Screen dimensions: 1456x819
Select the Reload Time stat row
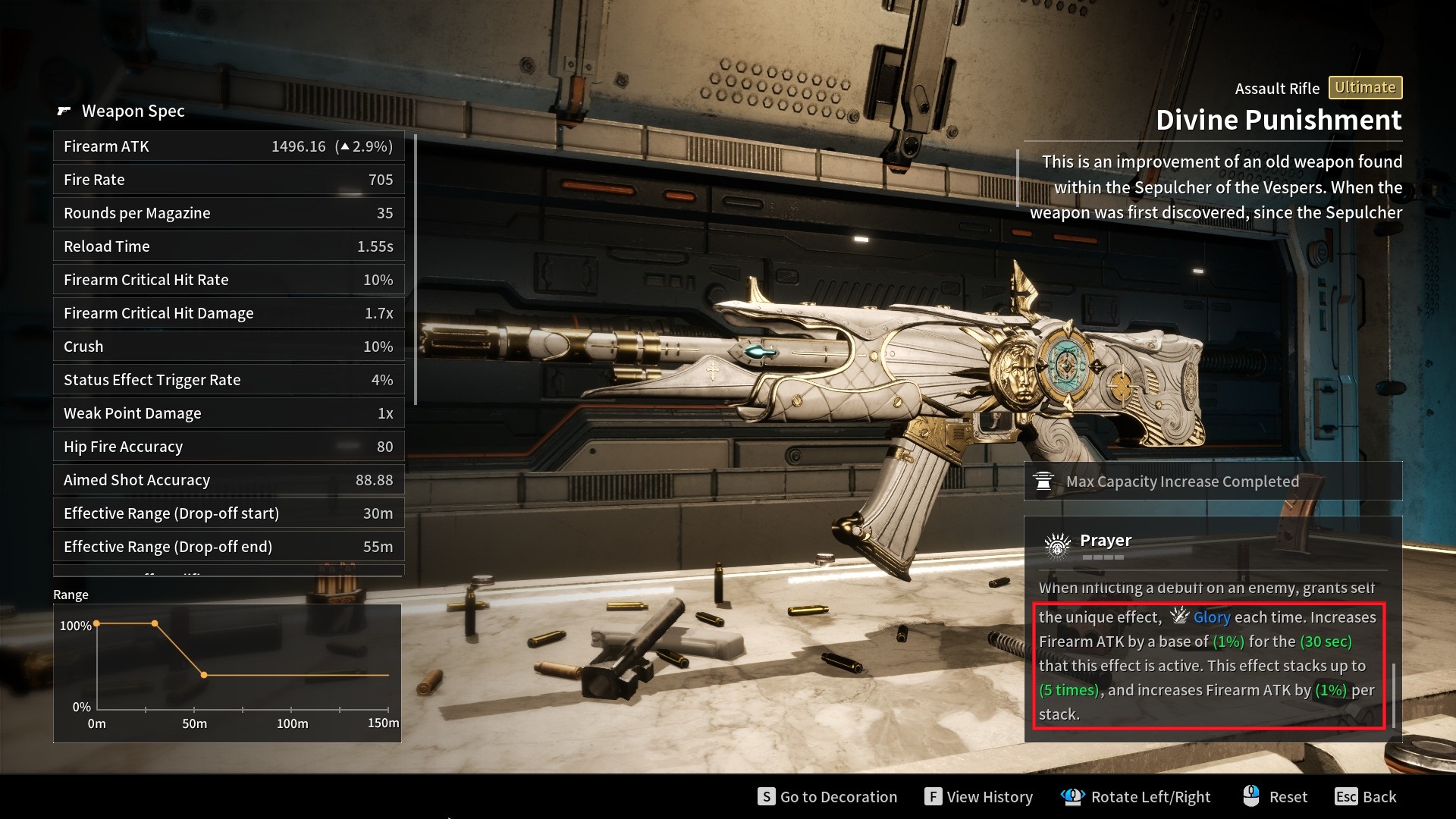228,246
